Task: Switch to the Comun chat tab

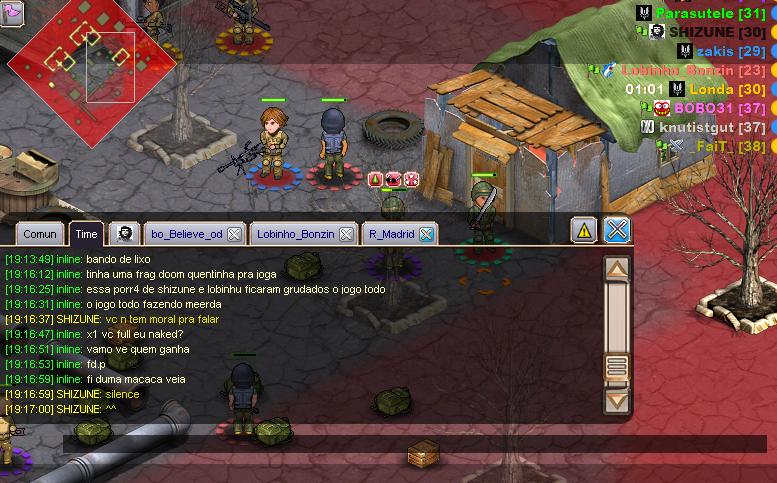Action: tap(40, 234)
